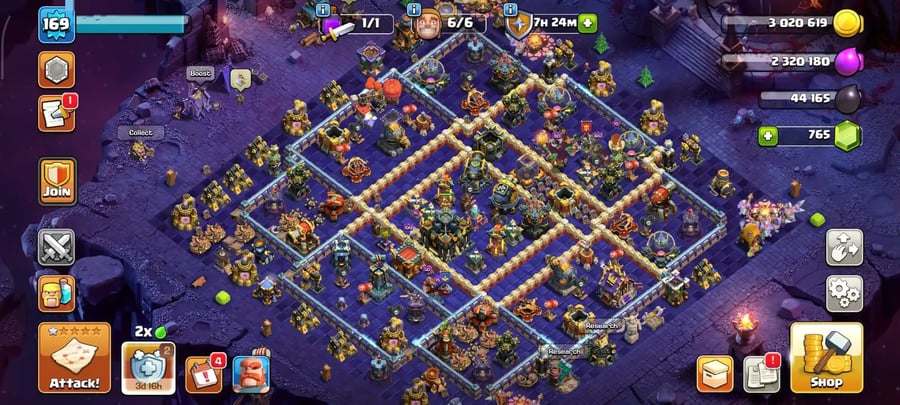Image resolution: width=900 pixels, height=405 pixels.
Task: Extend the 7h 24m shield via plus
Action: click(x=587, y=22)
